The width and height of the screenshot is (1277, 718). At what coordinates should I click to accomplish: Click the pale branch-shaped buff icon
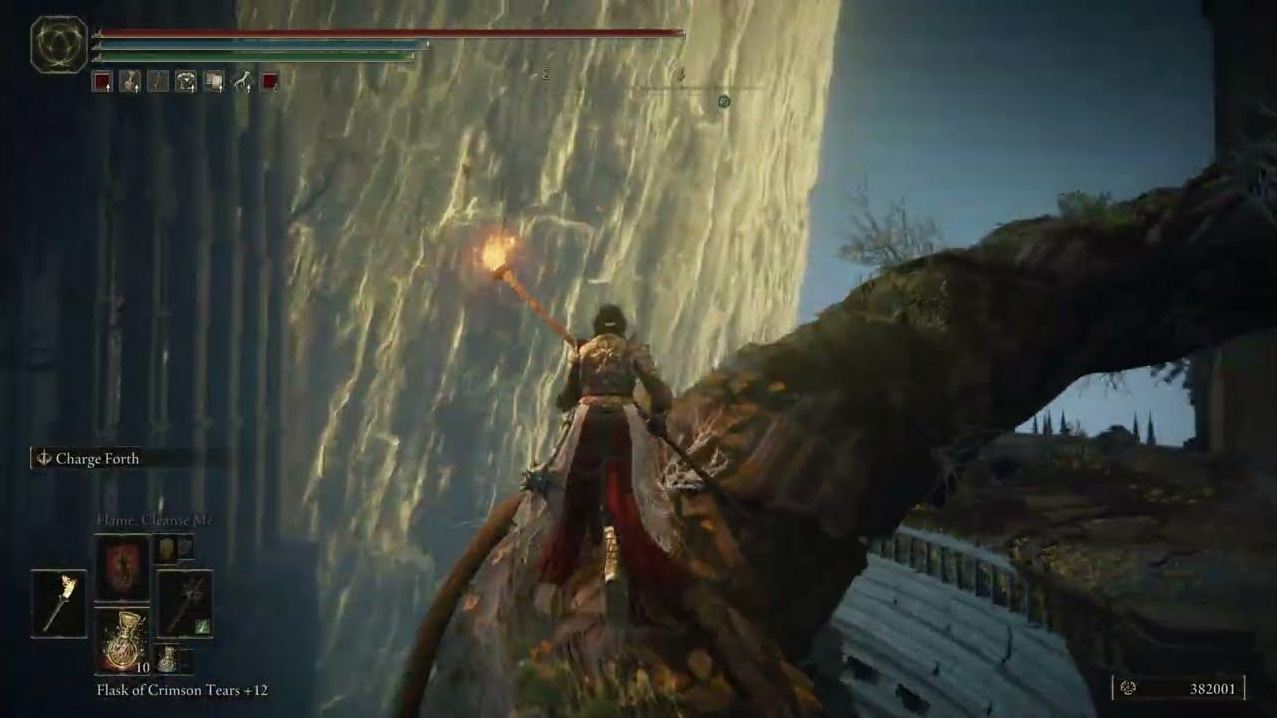click(242, 82)
